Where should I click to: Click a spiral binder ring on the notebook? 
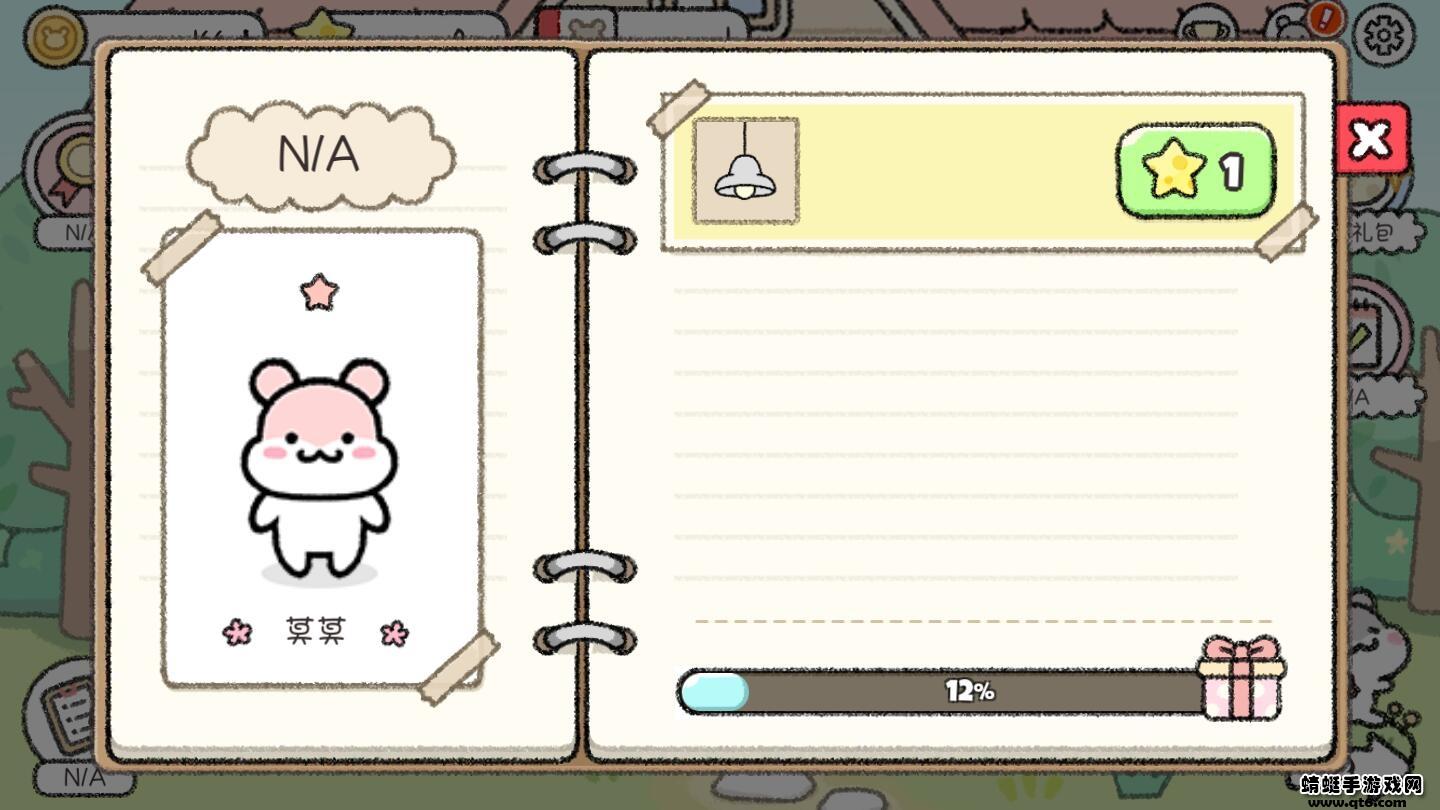(x=584, y=170)
